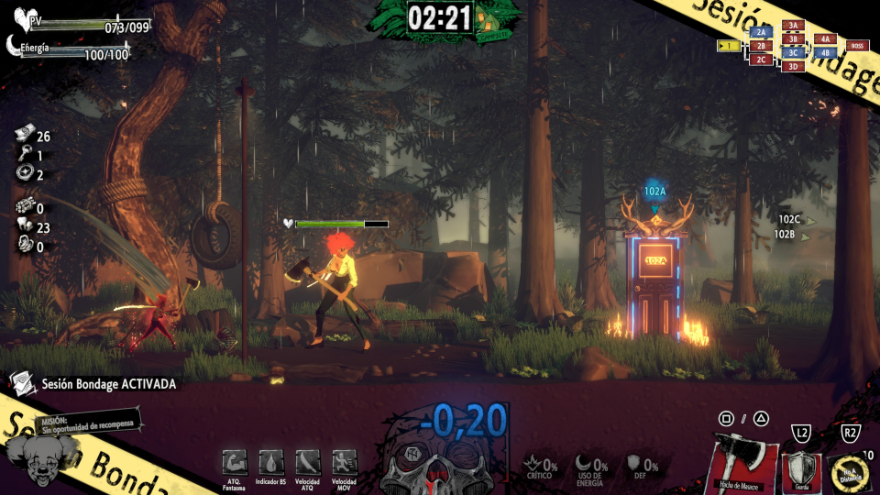
Task: Select room 2A on the stage map
Action: point(761,32)
